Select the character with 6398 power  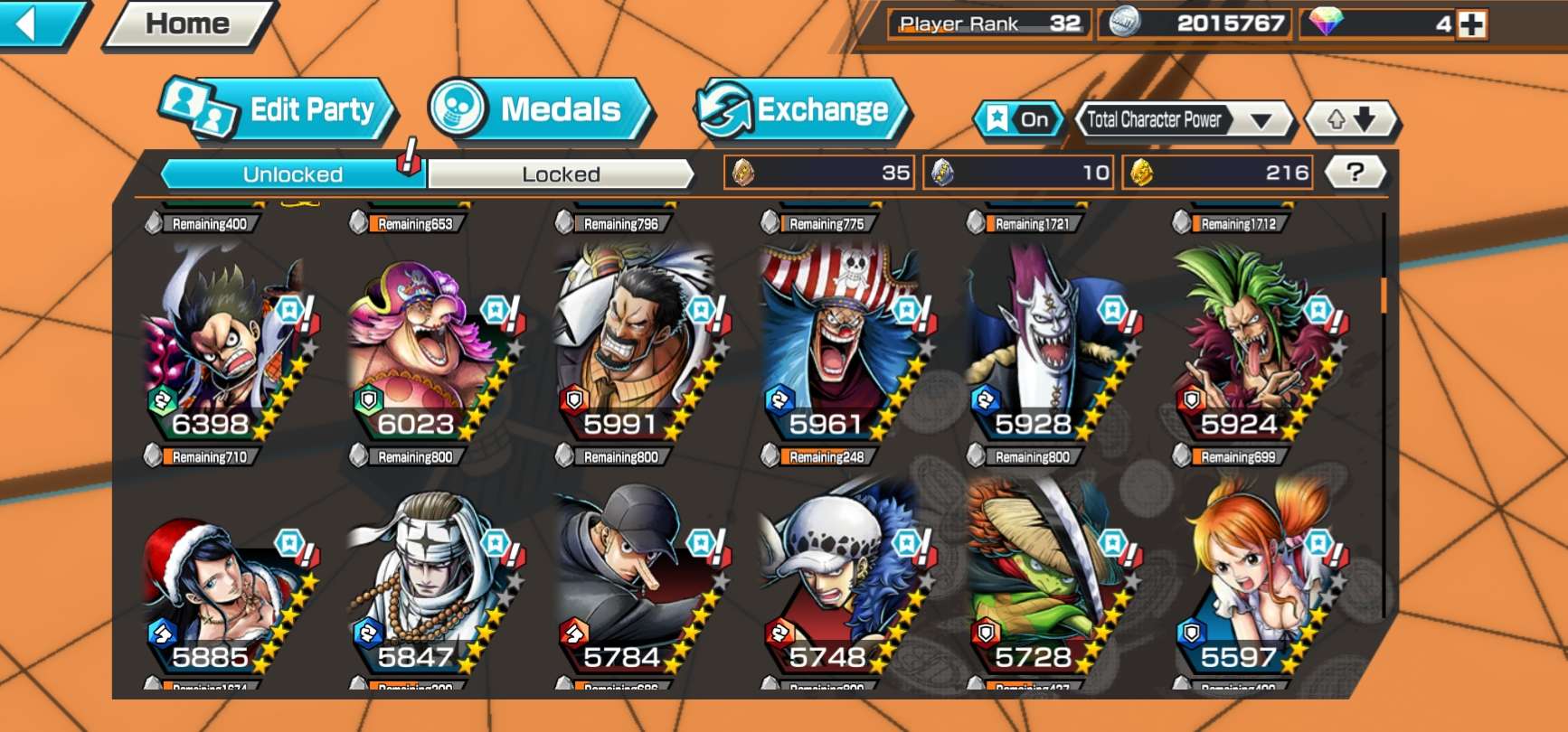(226, 343)
